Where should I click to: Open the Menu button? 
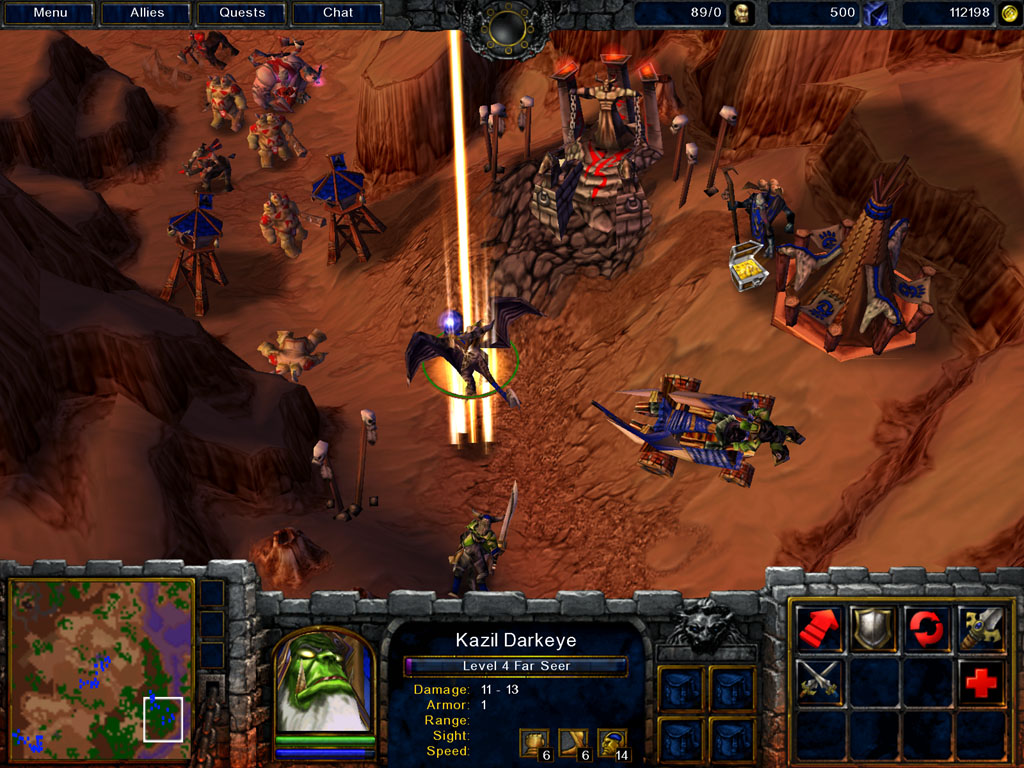[x=50, y=13]
